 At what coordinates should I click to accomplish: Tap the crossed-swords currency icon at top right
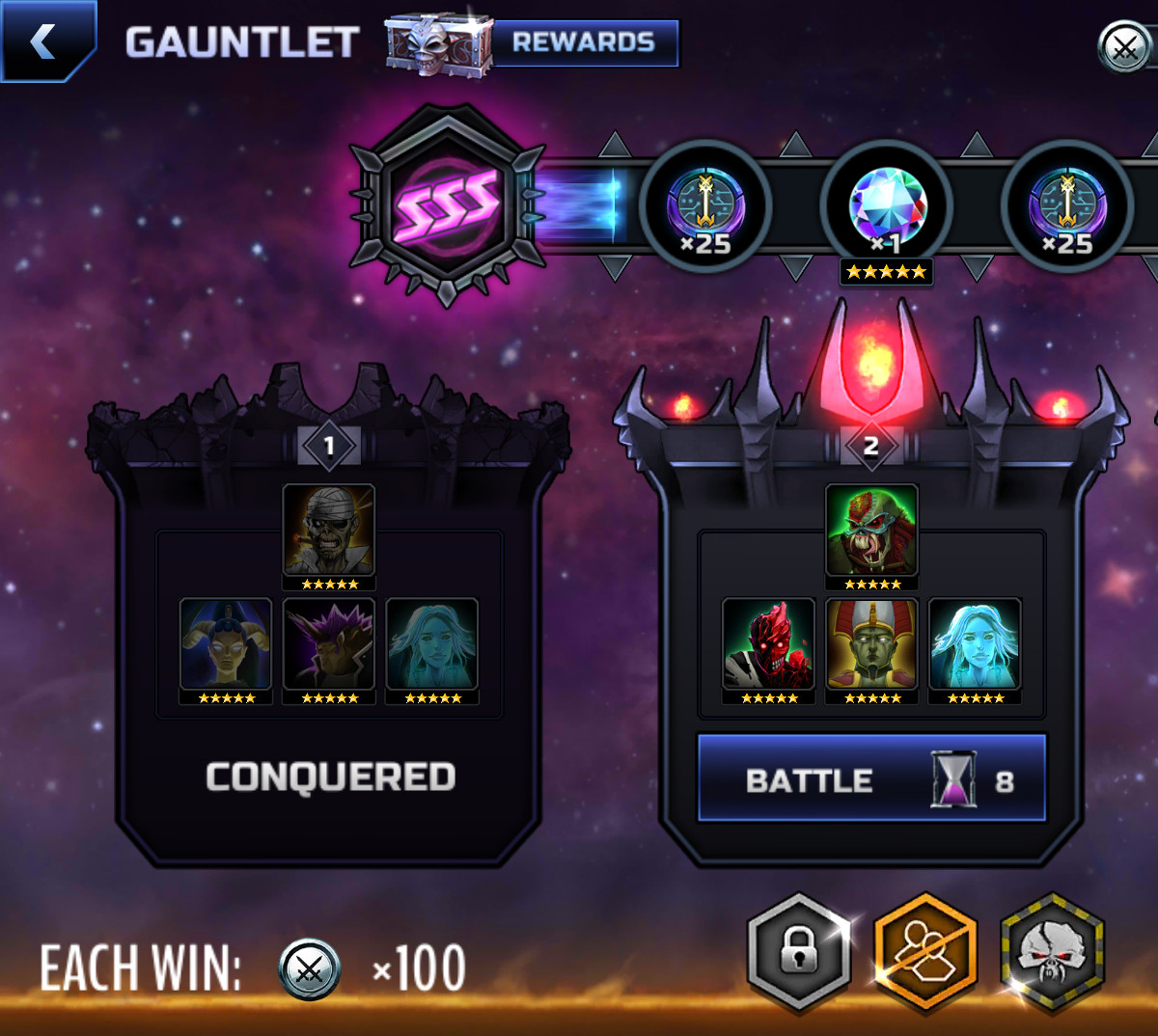(1124, 45)
